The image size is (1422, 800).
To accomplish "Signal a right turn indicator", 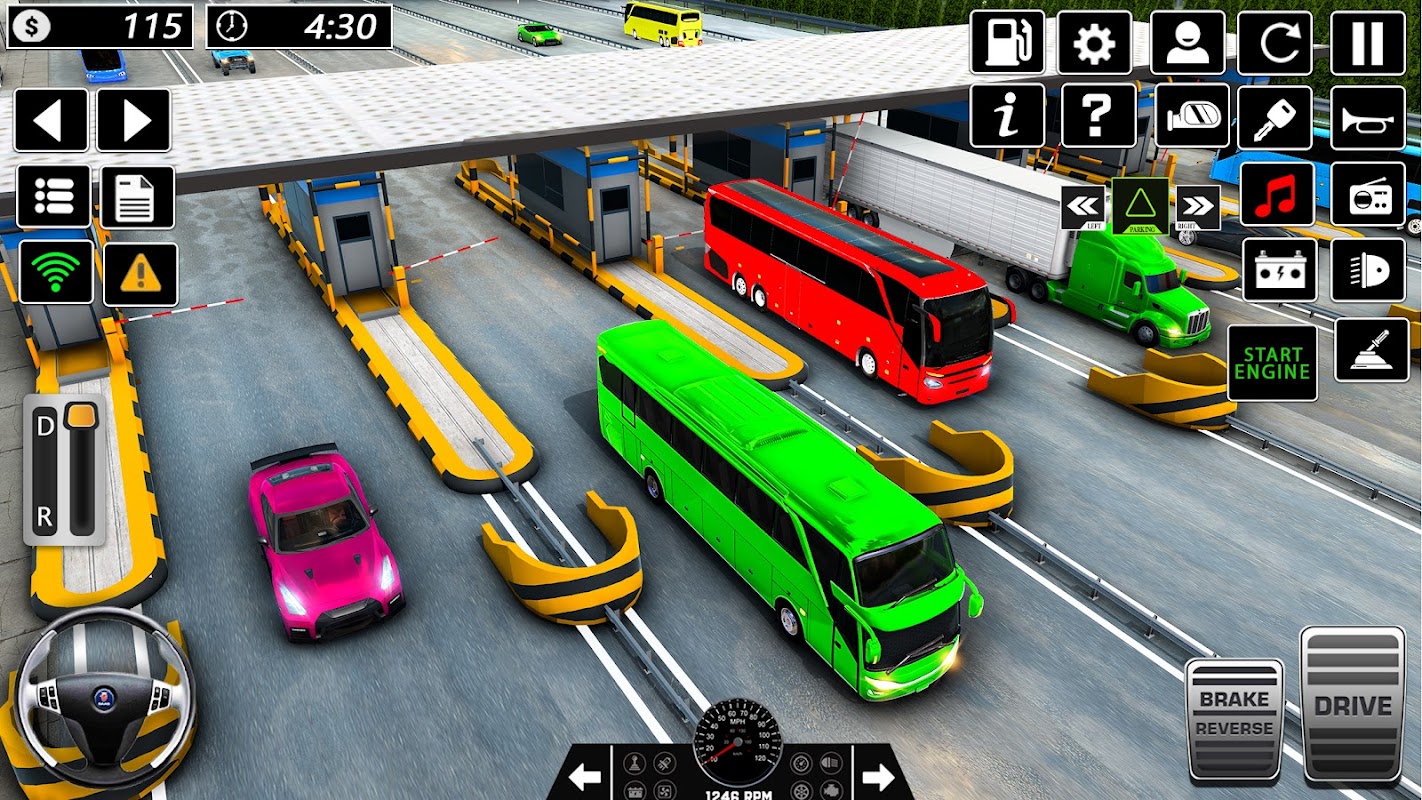I will coord(1198,207).
